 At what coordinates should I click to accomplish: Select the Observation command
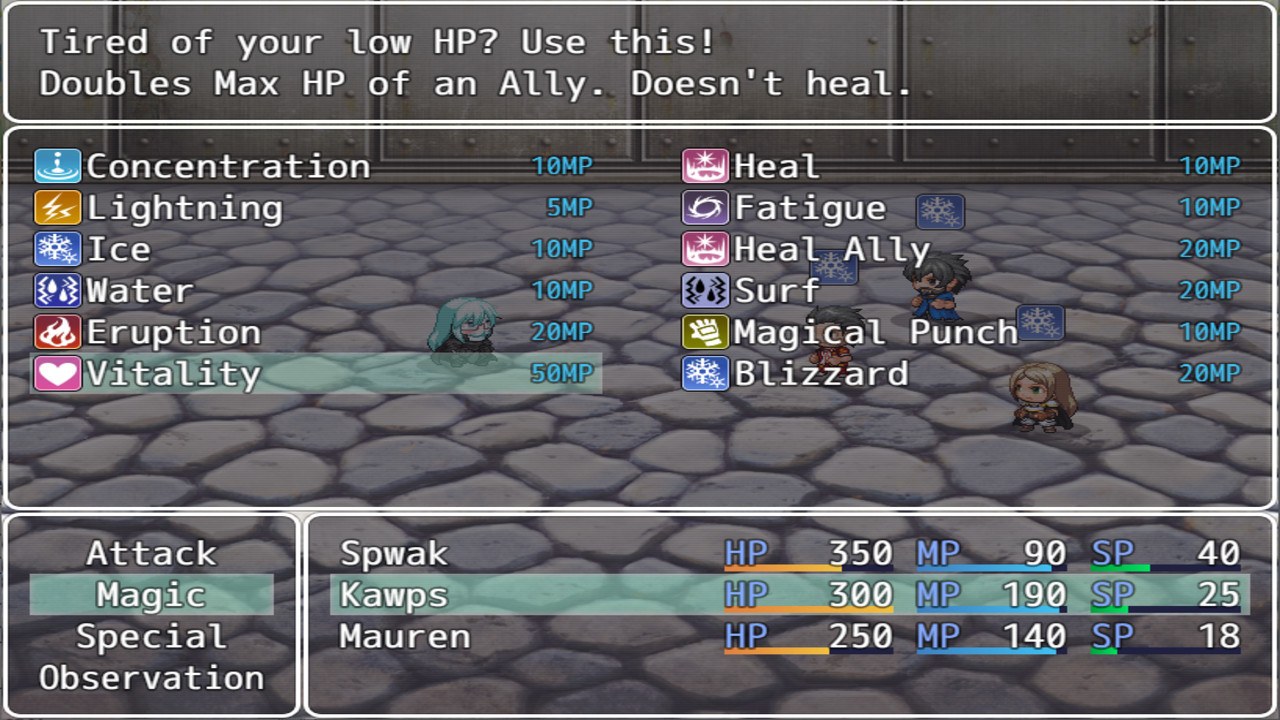click(x=152, y=678)
